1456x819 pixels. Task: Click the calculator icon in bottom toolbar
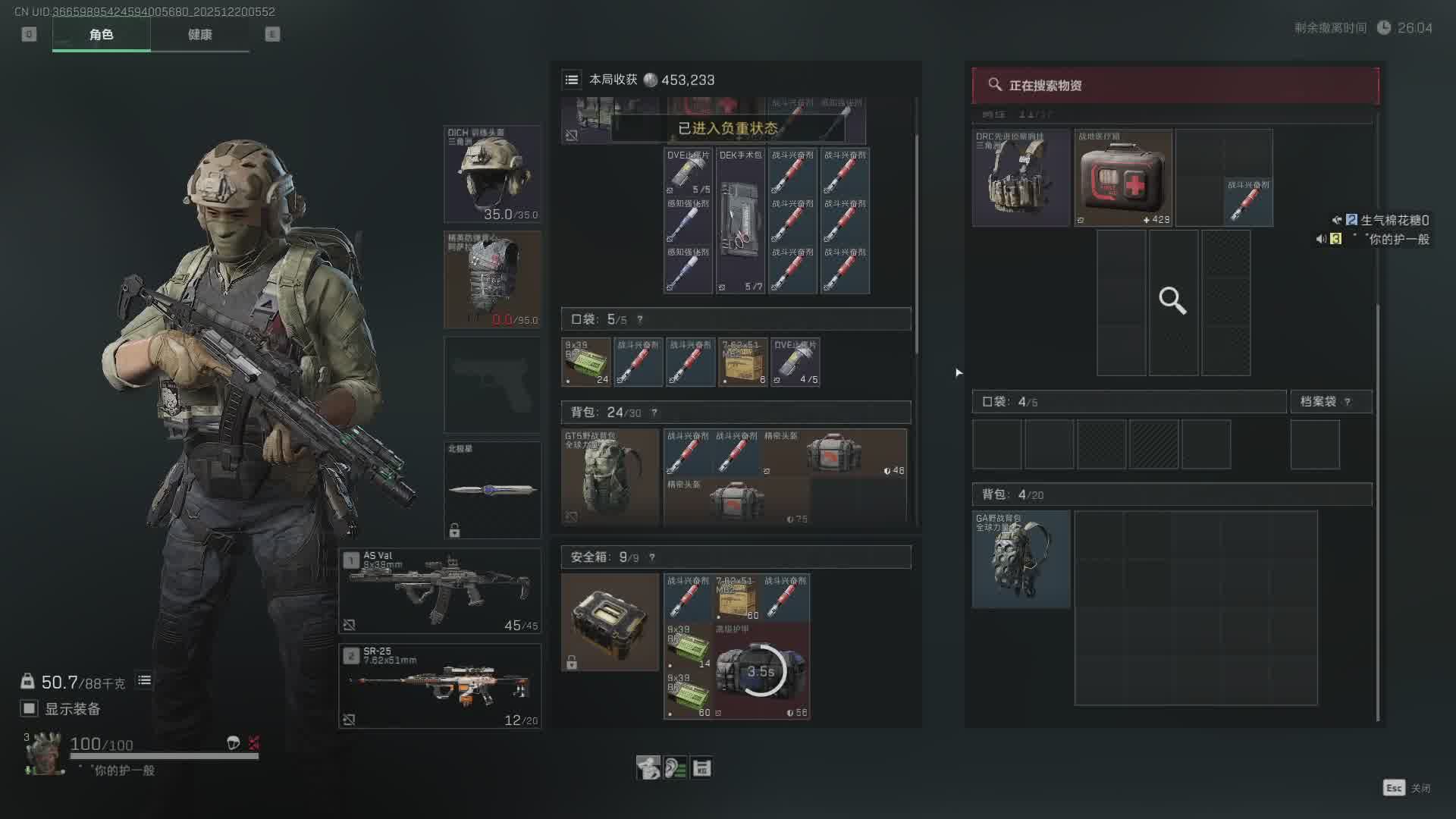(701, 768)
